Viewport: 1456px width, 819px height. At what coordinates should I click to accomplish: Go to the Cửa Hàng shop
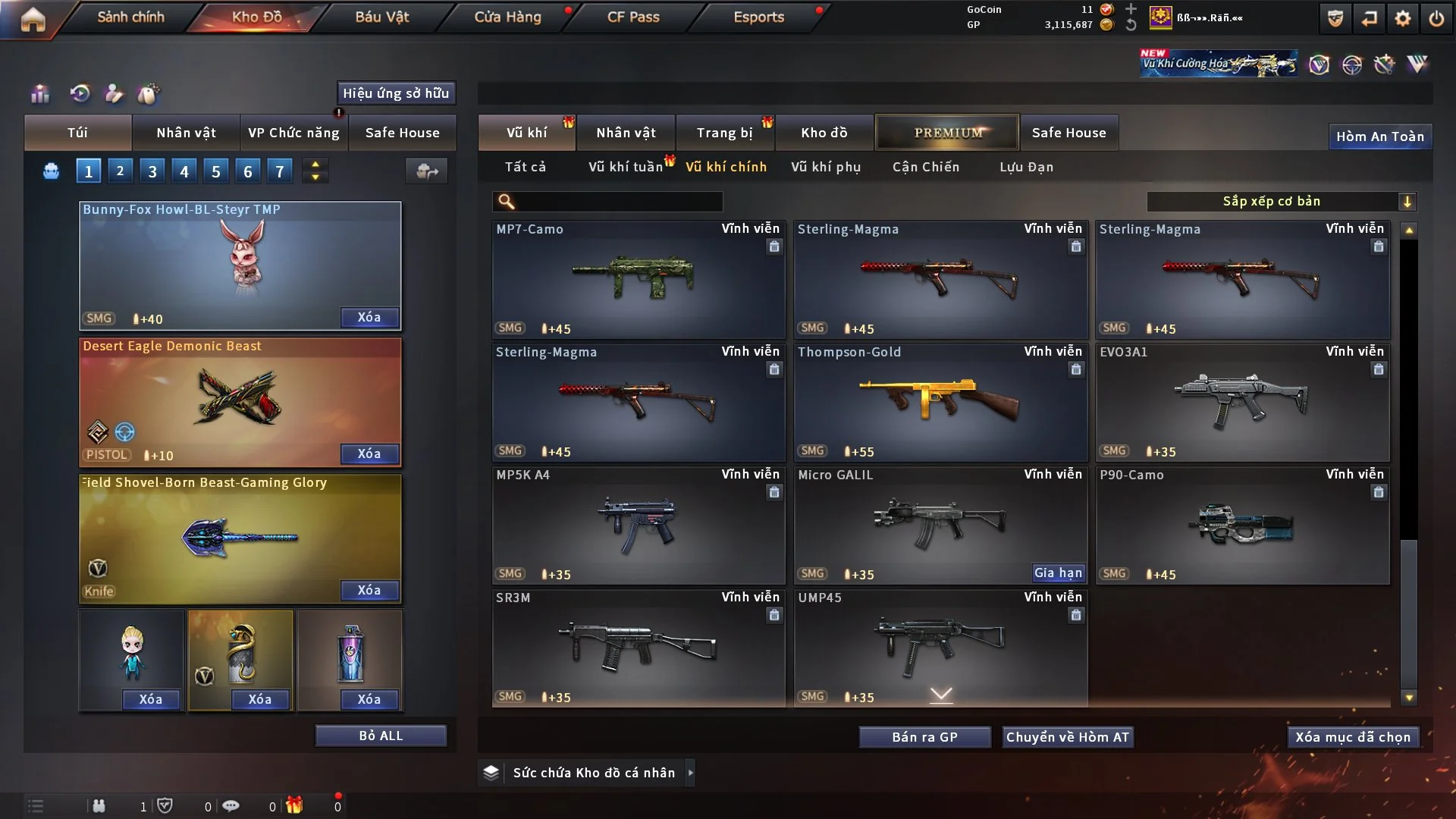[x=507, y=17]
